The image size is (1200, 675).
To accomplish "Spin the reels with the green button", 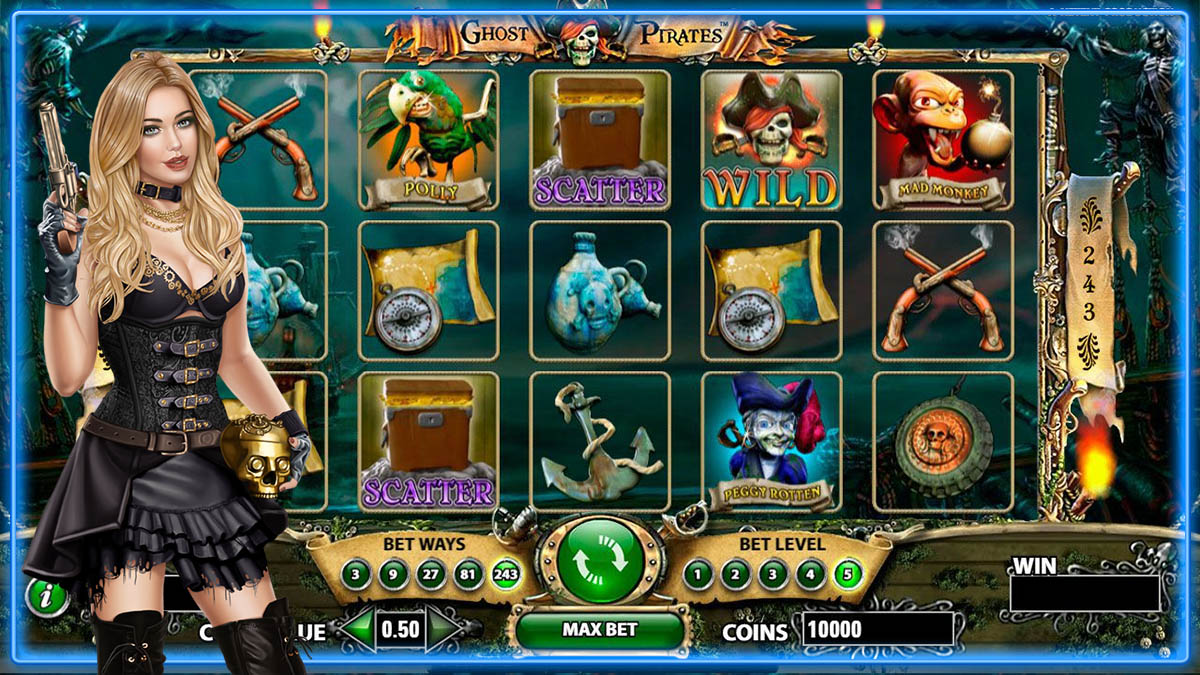I will coord(599,559).
